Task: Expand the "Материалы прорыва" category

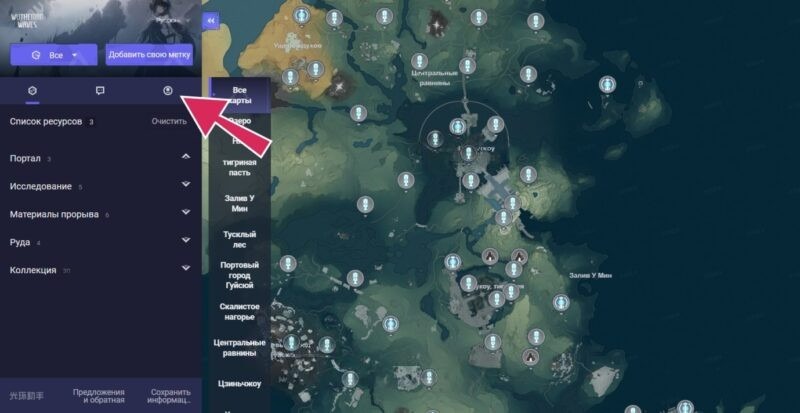Action: point(186,214)
